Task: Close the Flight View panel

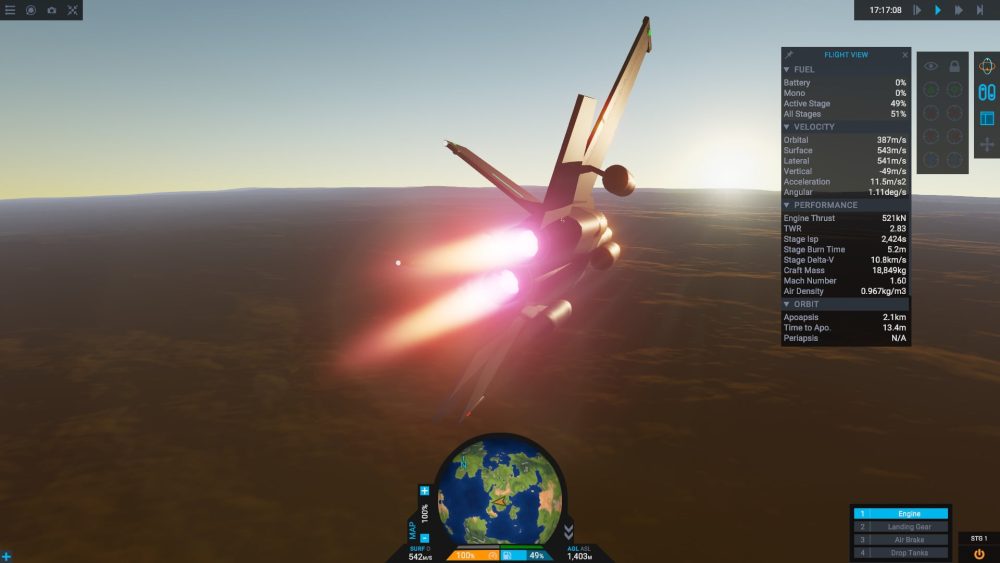Action: tap(905, 55)
